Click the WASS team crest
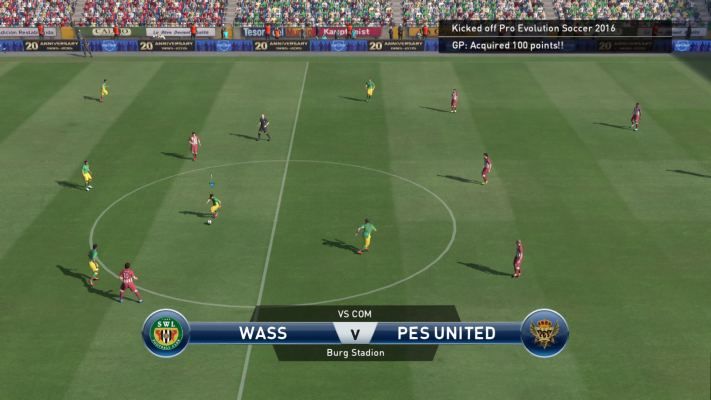Viewport: 711px width, 400px height. tap(166, 333)
